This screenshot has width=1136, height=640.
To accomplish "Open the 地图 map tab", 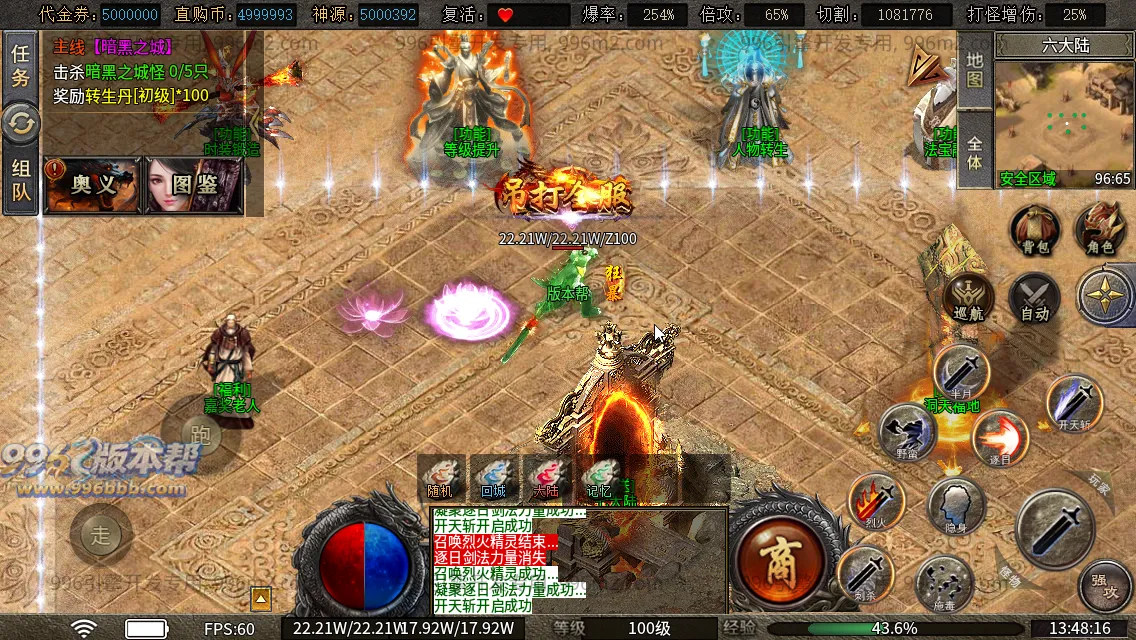I will (x=975, y=70).
